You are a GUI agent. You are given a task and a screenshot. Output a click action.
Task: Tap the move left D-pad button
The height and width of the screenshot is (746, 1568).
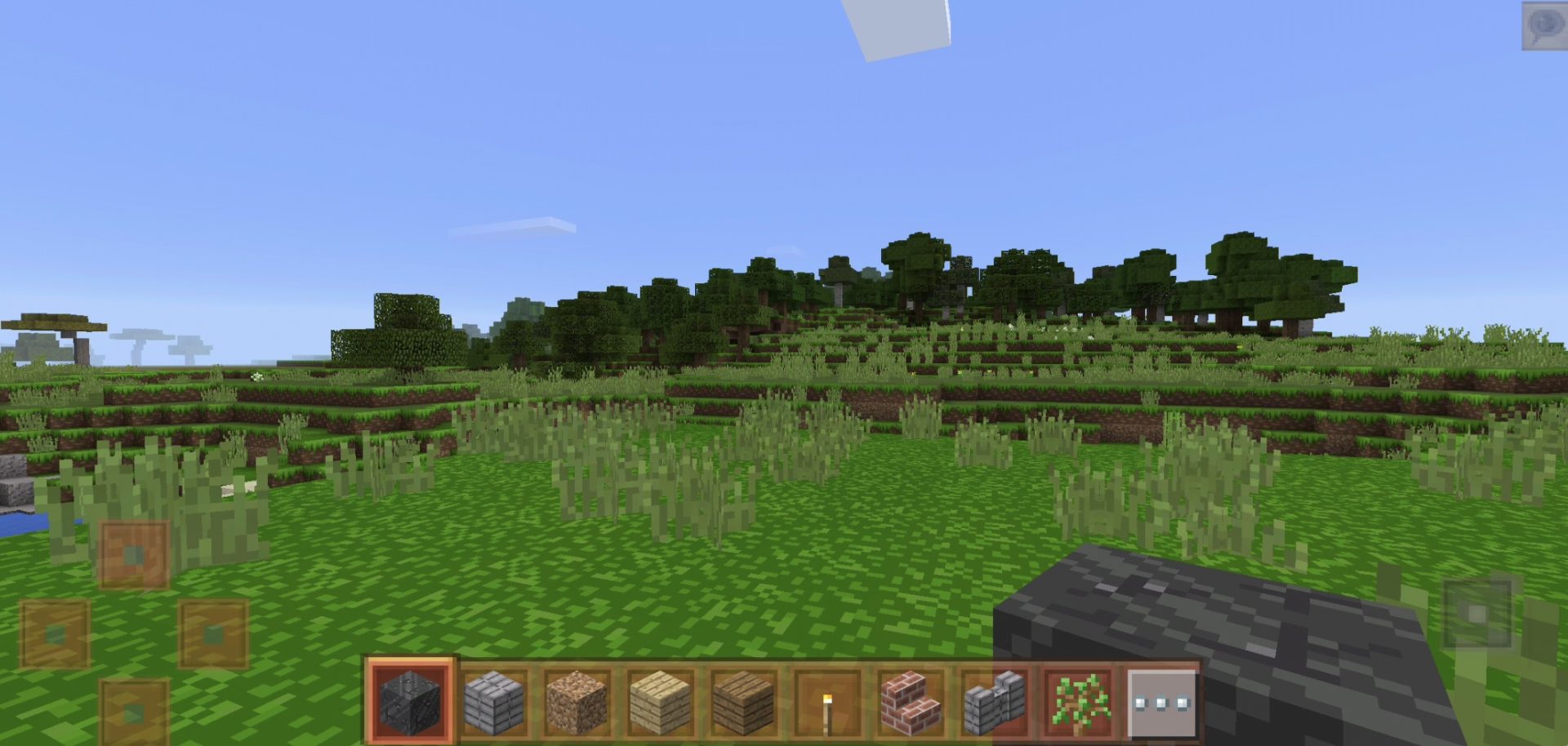pyautogui.click(x=55, y=634)
